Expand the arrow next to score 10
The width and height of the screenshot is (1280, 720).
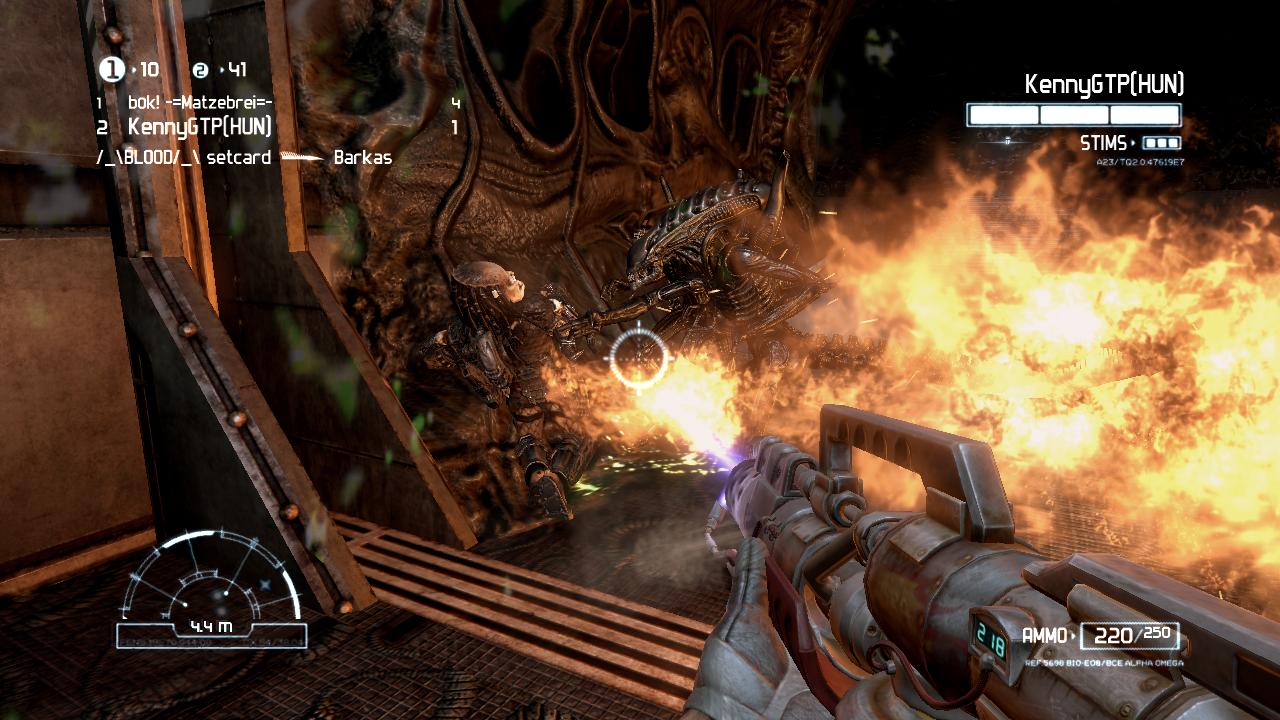[x=134, y=70]
